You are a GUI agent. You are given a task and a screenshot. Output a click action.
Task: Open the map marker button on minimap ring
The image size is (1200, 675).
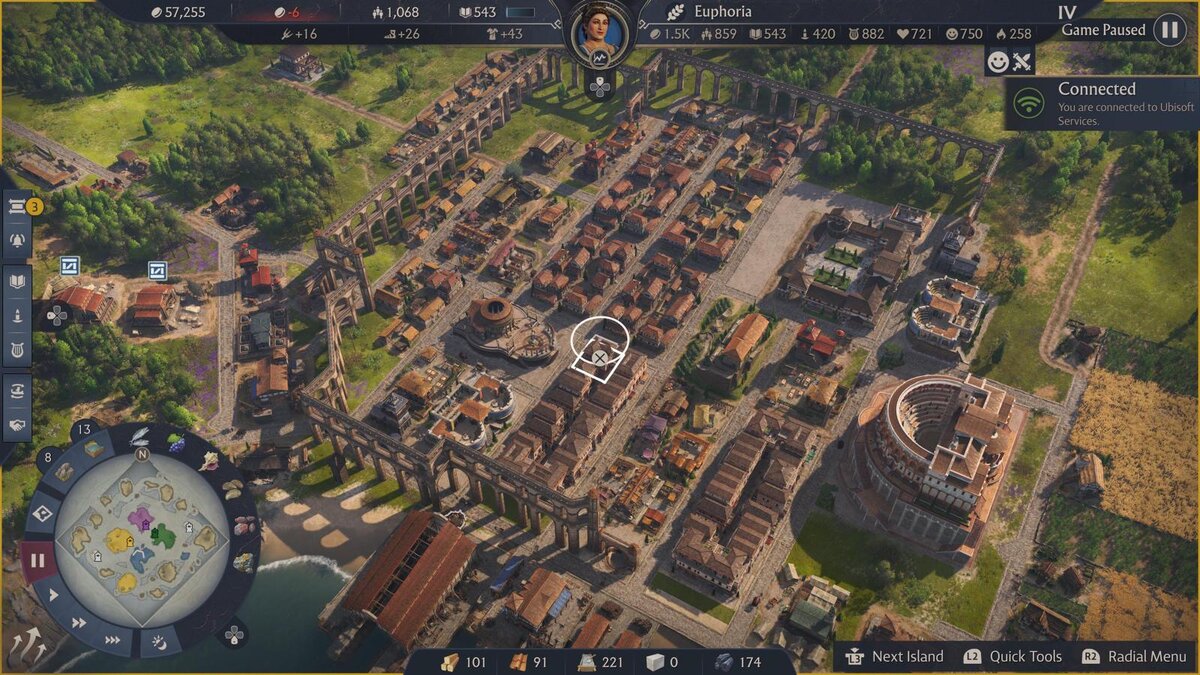tap(43, 515)
